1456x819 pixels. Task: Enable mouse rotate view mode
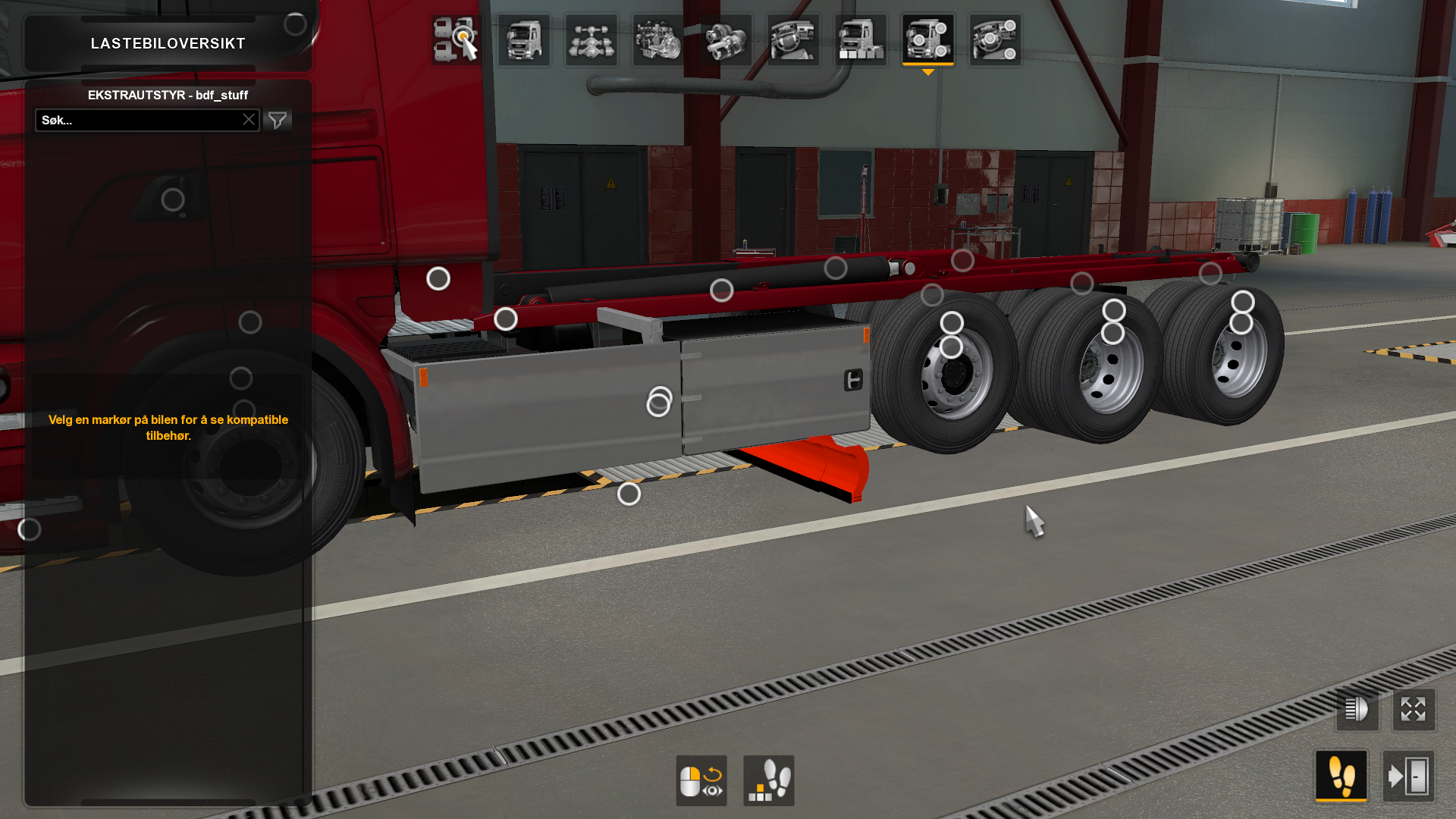coord(701,781)
